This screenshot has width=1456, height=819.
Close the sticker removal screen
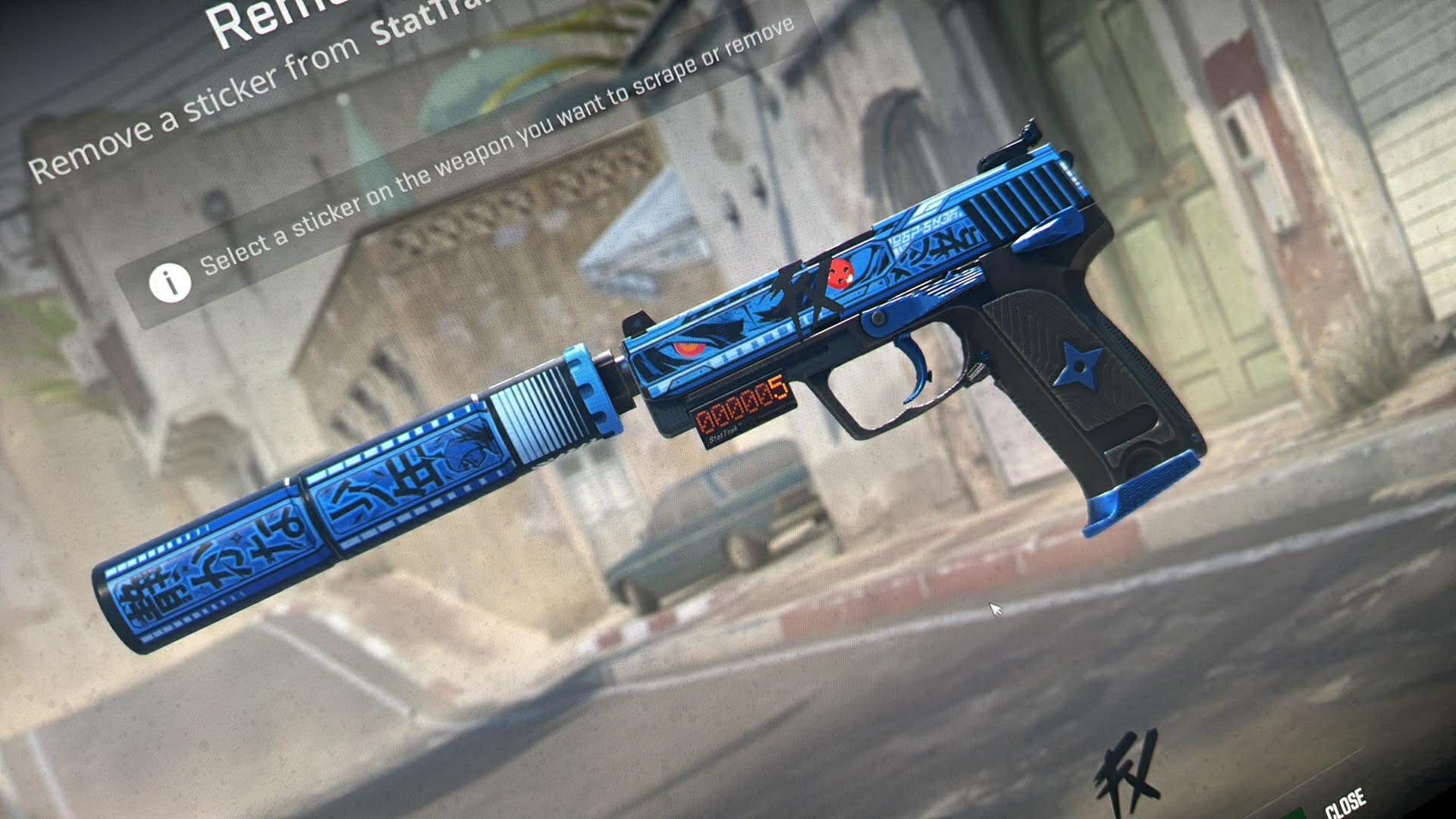(1345, 801)
